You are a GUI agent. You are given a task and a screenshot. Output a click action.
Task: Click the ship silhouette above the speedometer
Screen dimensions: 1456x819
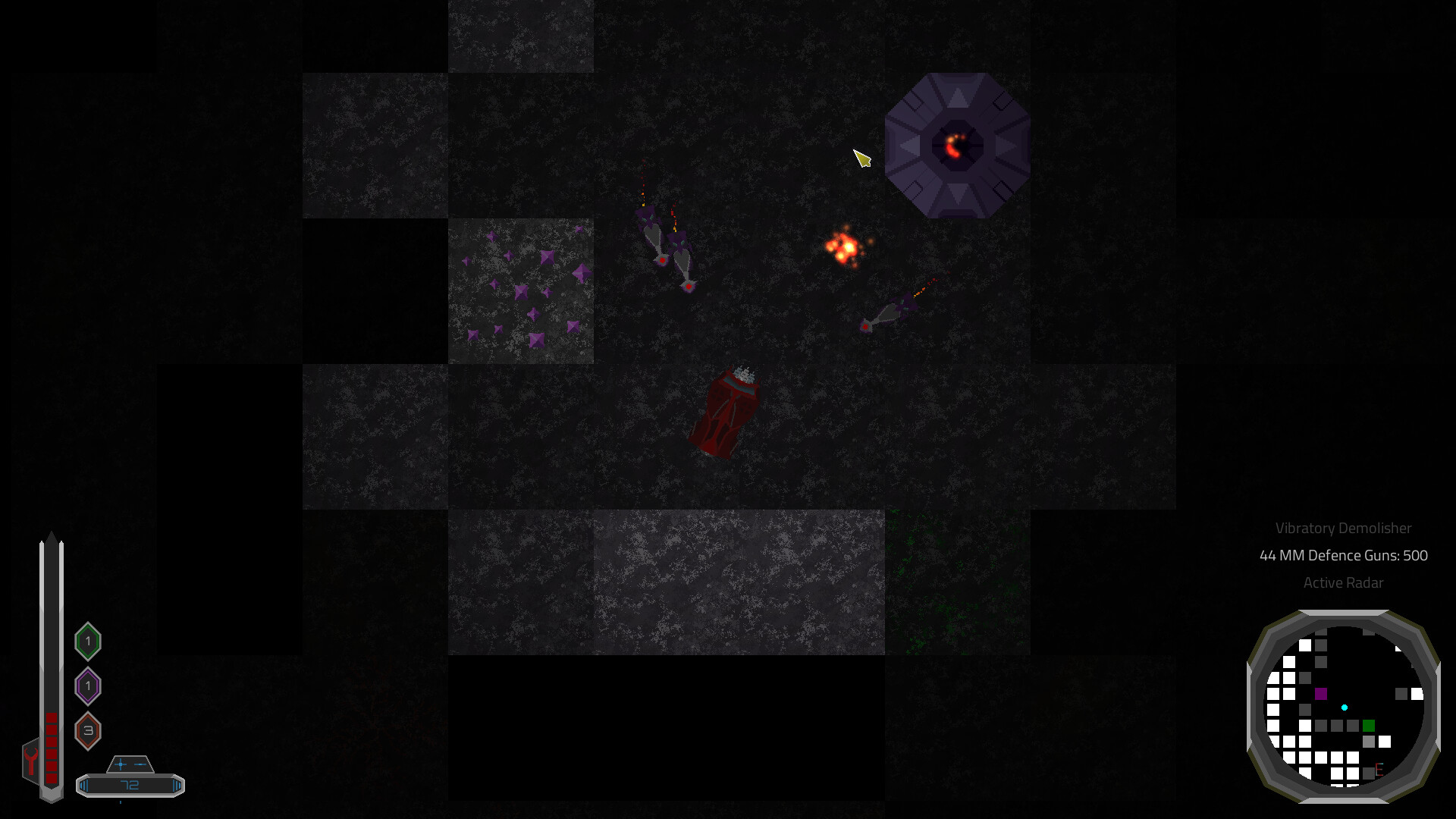[x=129, y=764]
